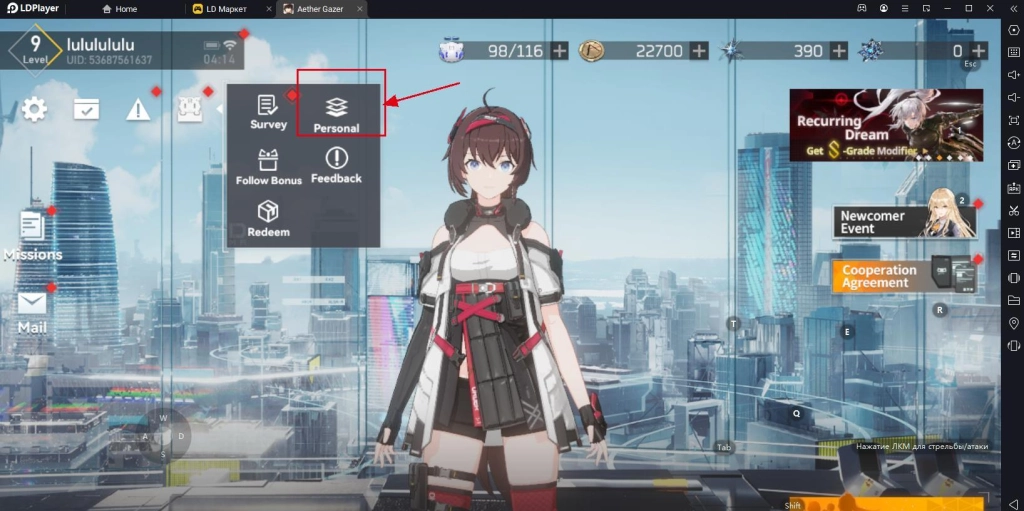Image resolution: width=1024 pixels, height=511 pixels.
Task: Open the Mail inbox
Action: click(32, 311)
